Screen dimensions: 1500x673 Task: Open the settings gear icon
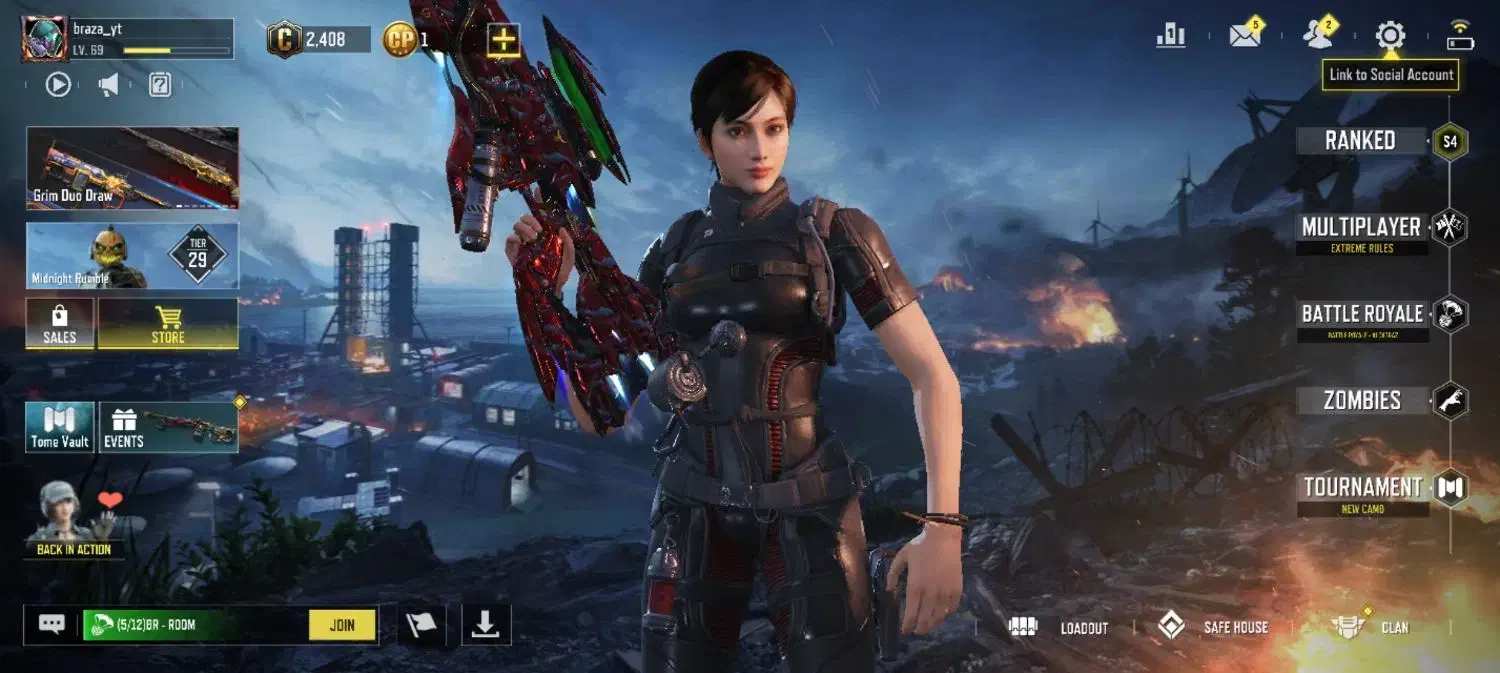1390,36
